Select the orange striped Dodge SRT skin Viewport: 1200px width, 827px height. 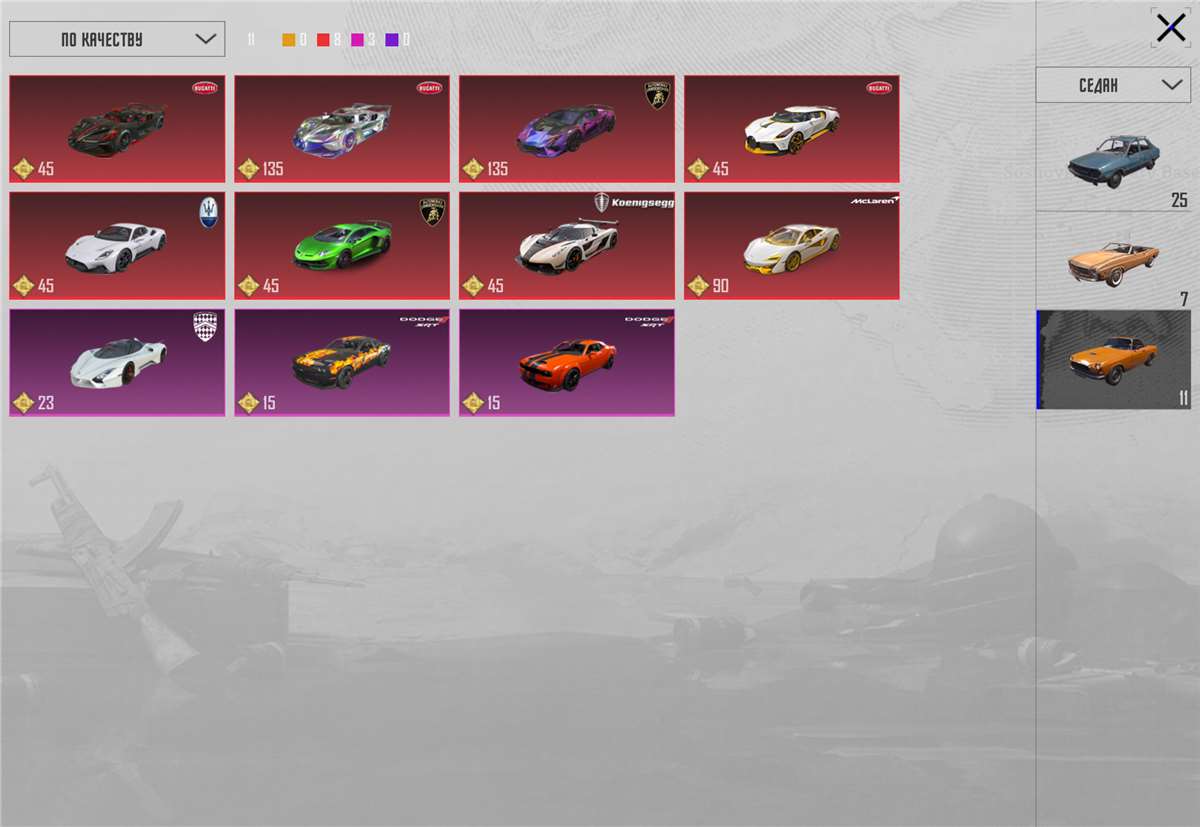pyautogui.click(x=567, y=363)
